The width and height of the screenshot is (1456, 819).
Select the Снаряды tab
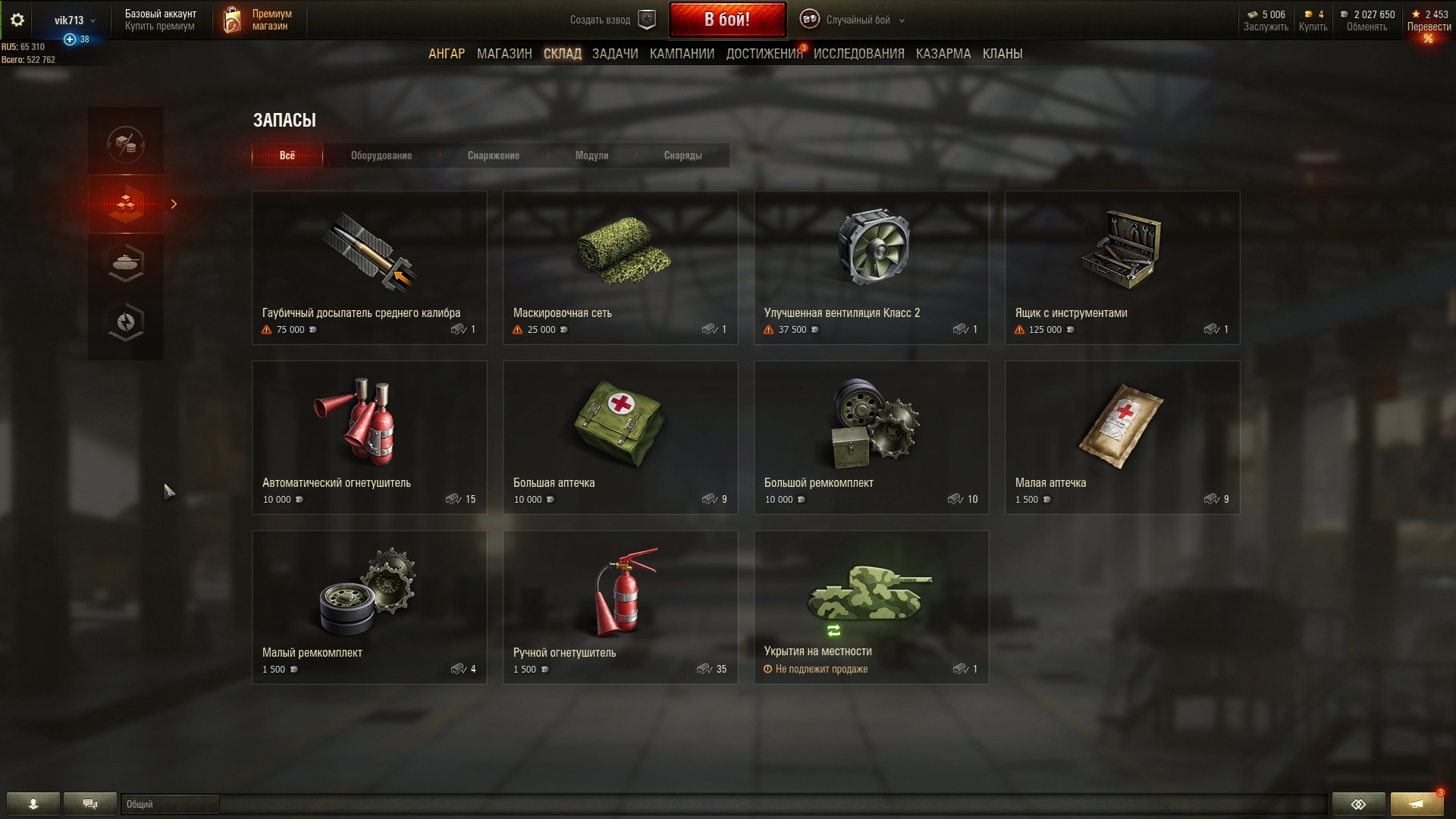[682, 155]
